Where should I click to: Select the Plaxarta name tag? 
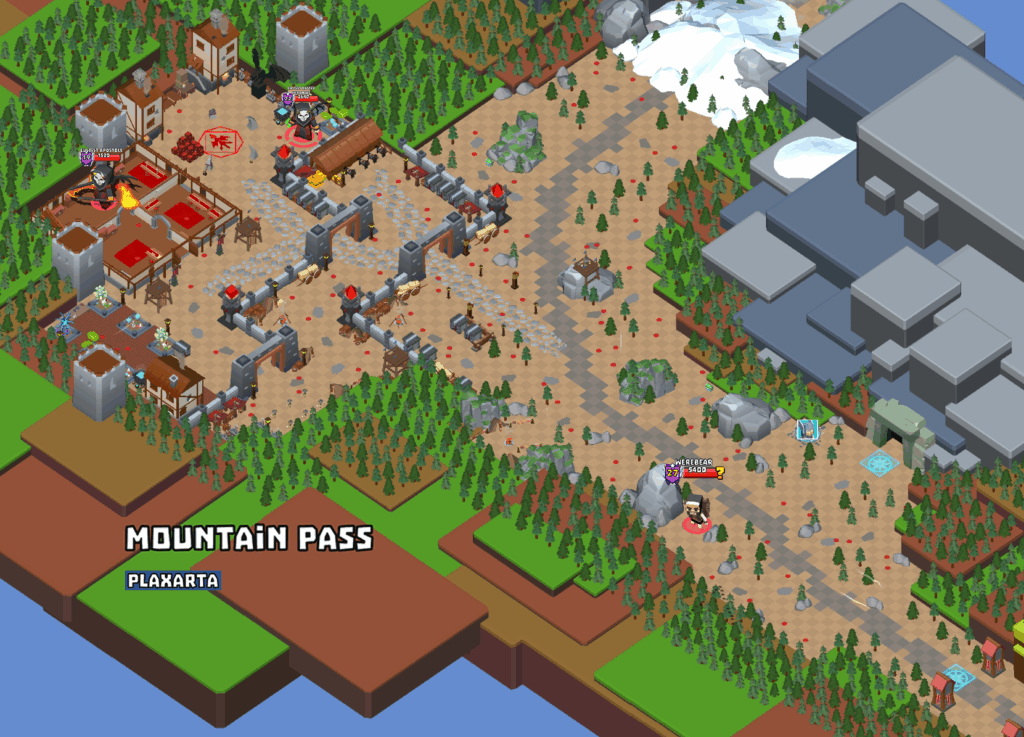point(173,580)
